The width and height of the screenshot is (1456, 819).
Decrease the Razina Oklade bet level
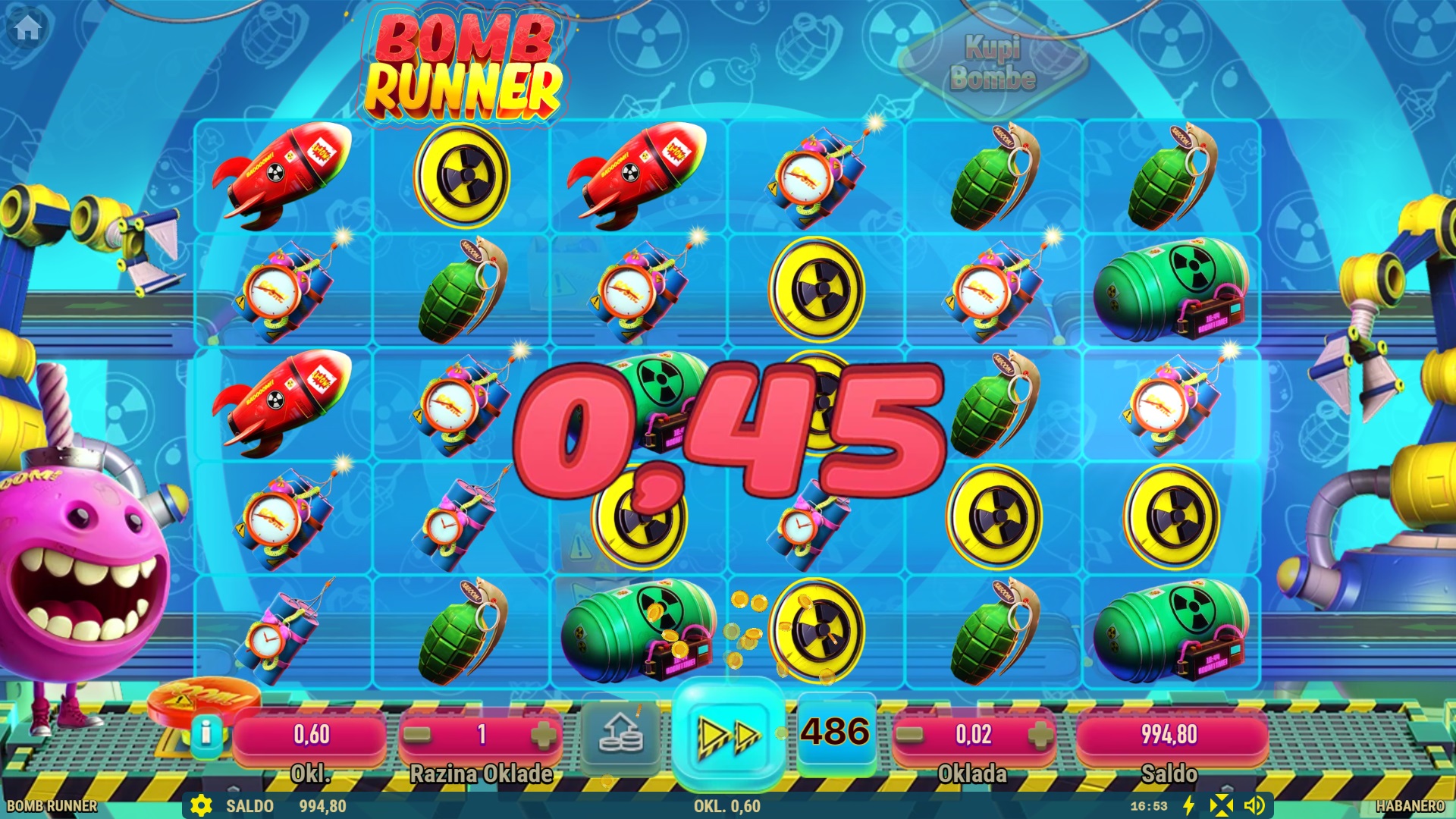418,734
